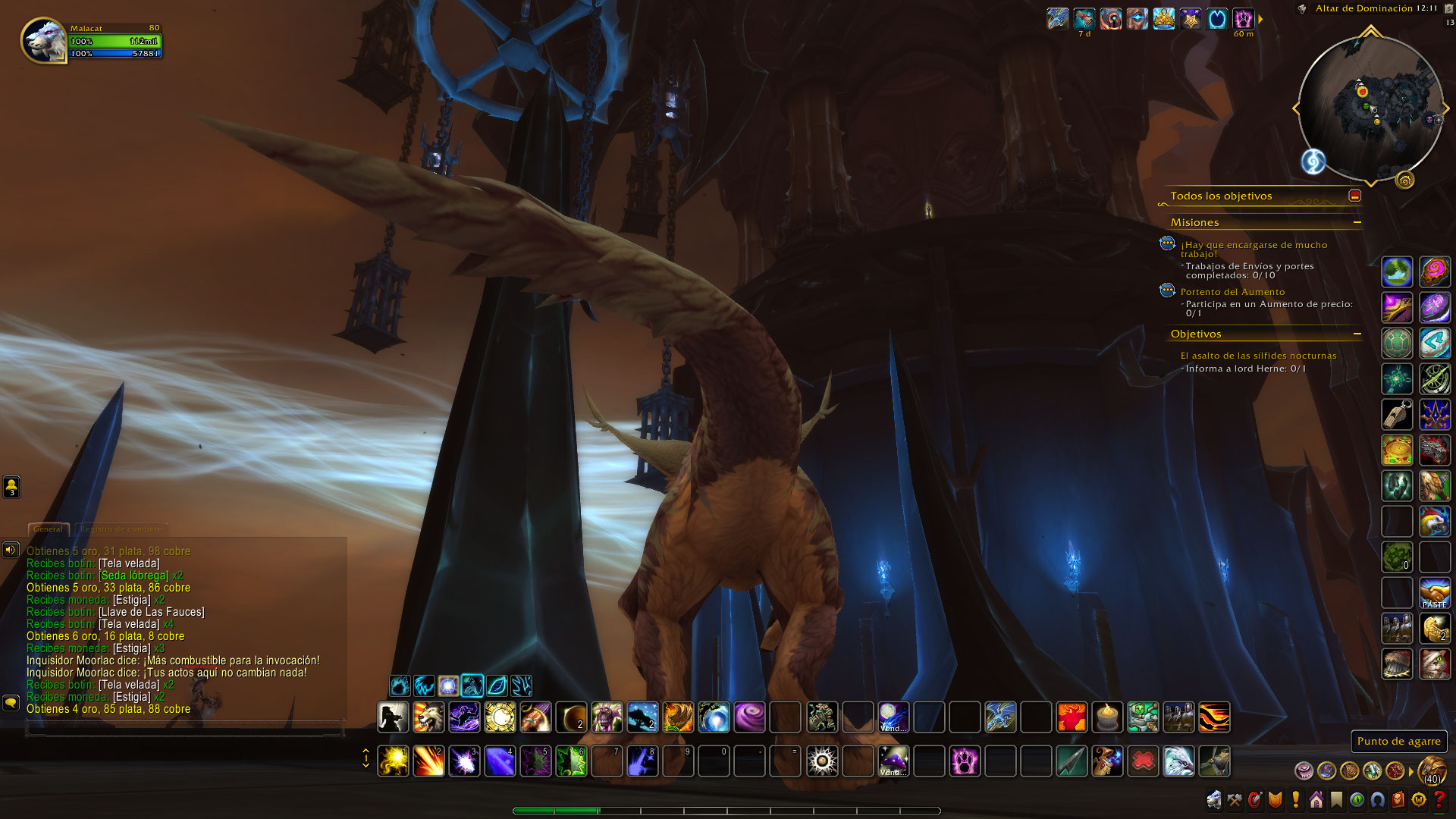Viewport: 1456px width, 819px height.
Task: Open the main backpack showing 40
Action: (1432, 770)
